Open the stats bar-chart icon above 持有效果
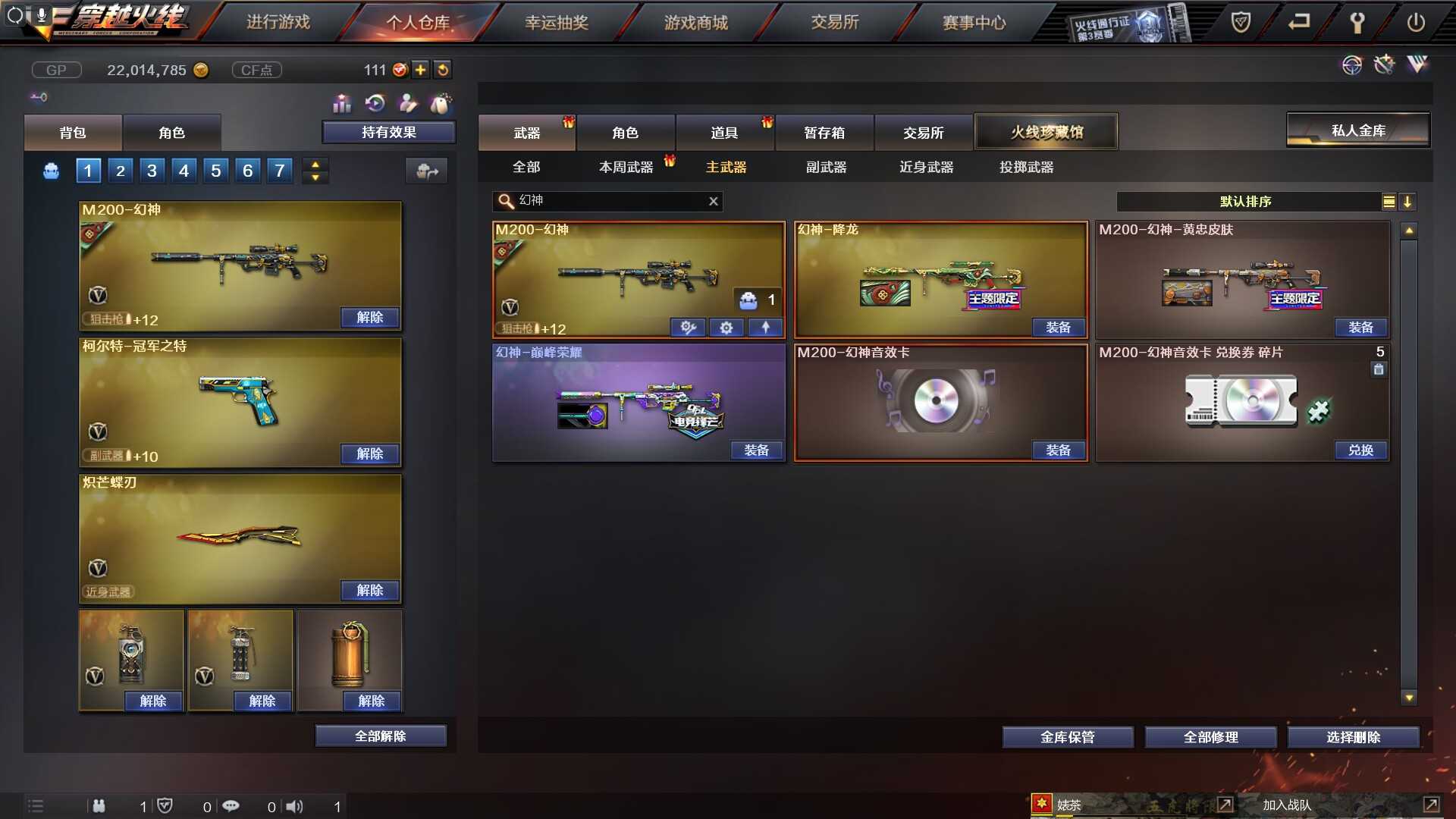Viewport: 1456px width, 819px height. coord(342,102)
